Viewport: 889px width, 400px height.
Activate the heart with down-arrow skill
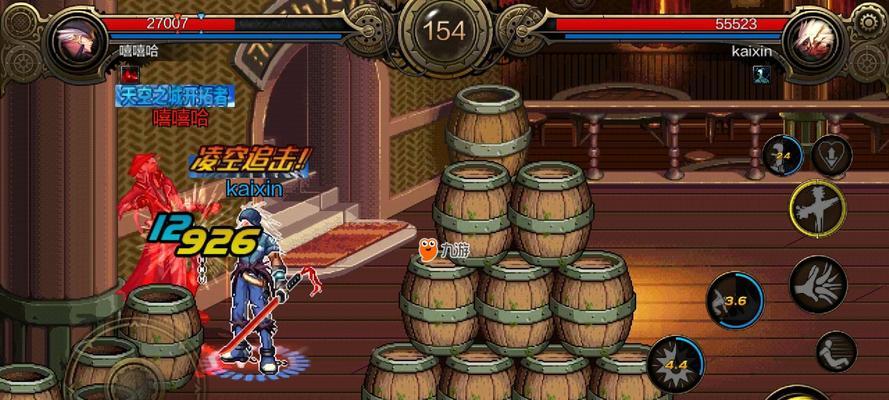tap(831, 154)
